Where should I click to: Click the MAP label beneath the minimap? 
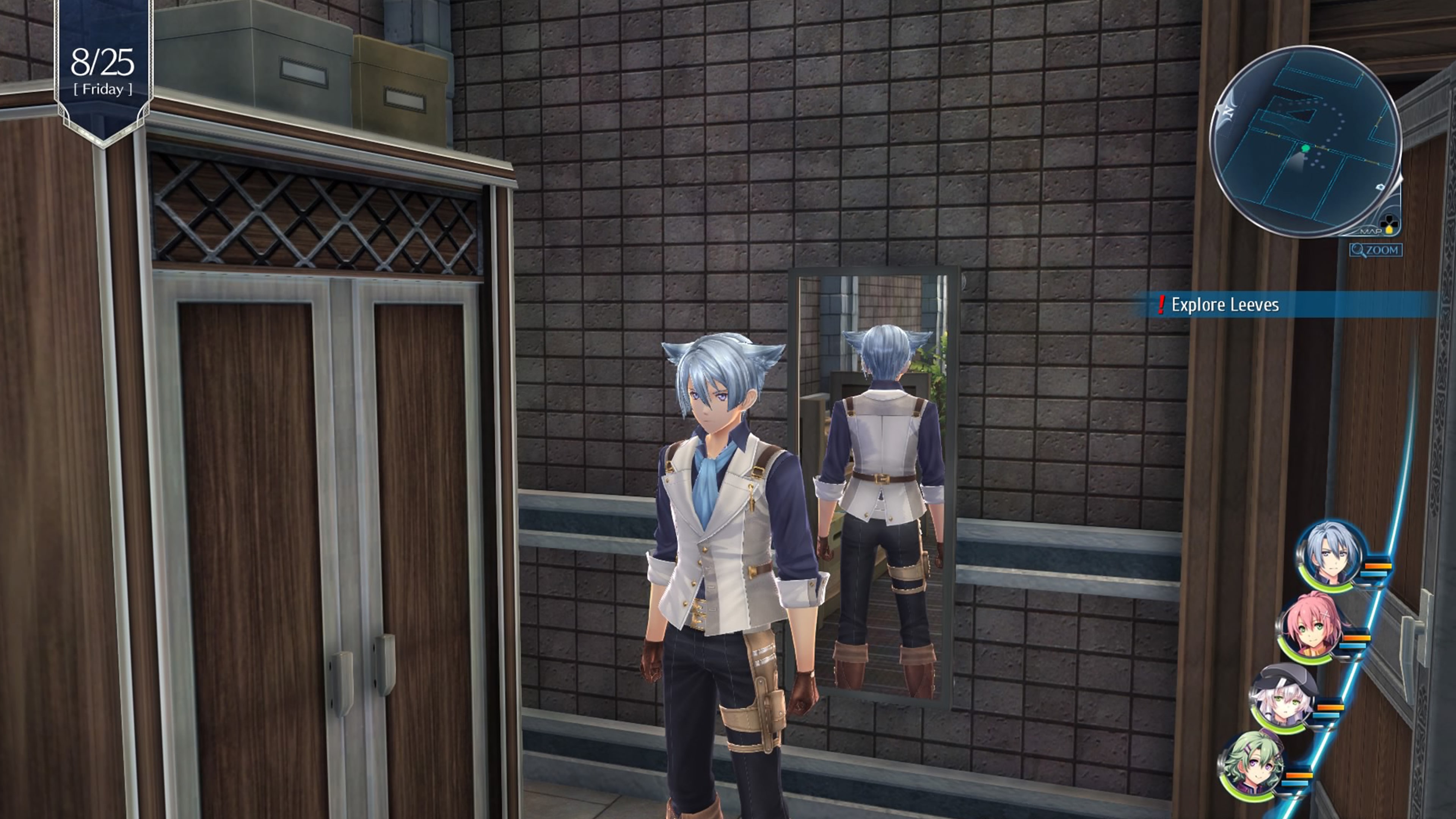coord(1371,231)
